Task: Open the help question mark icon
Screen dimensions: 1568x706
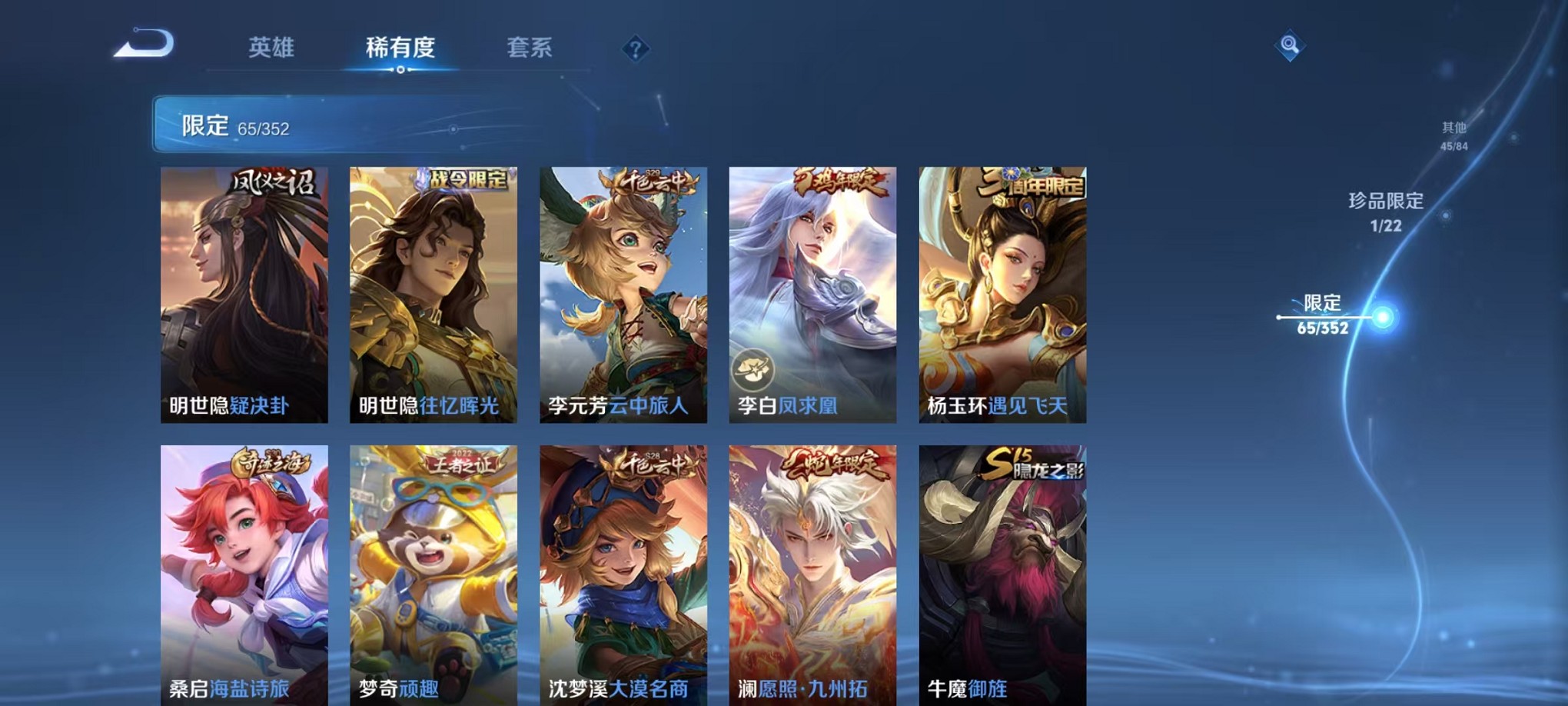Action: [635, 50]
